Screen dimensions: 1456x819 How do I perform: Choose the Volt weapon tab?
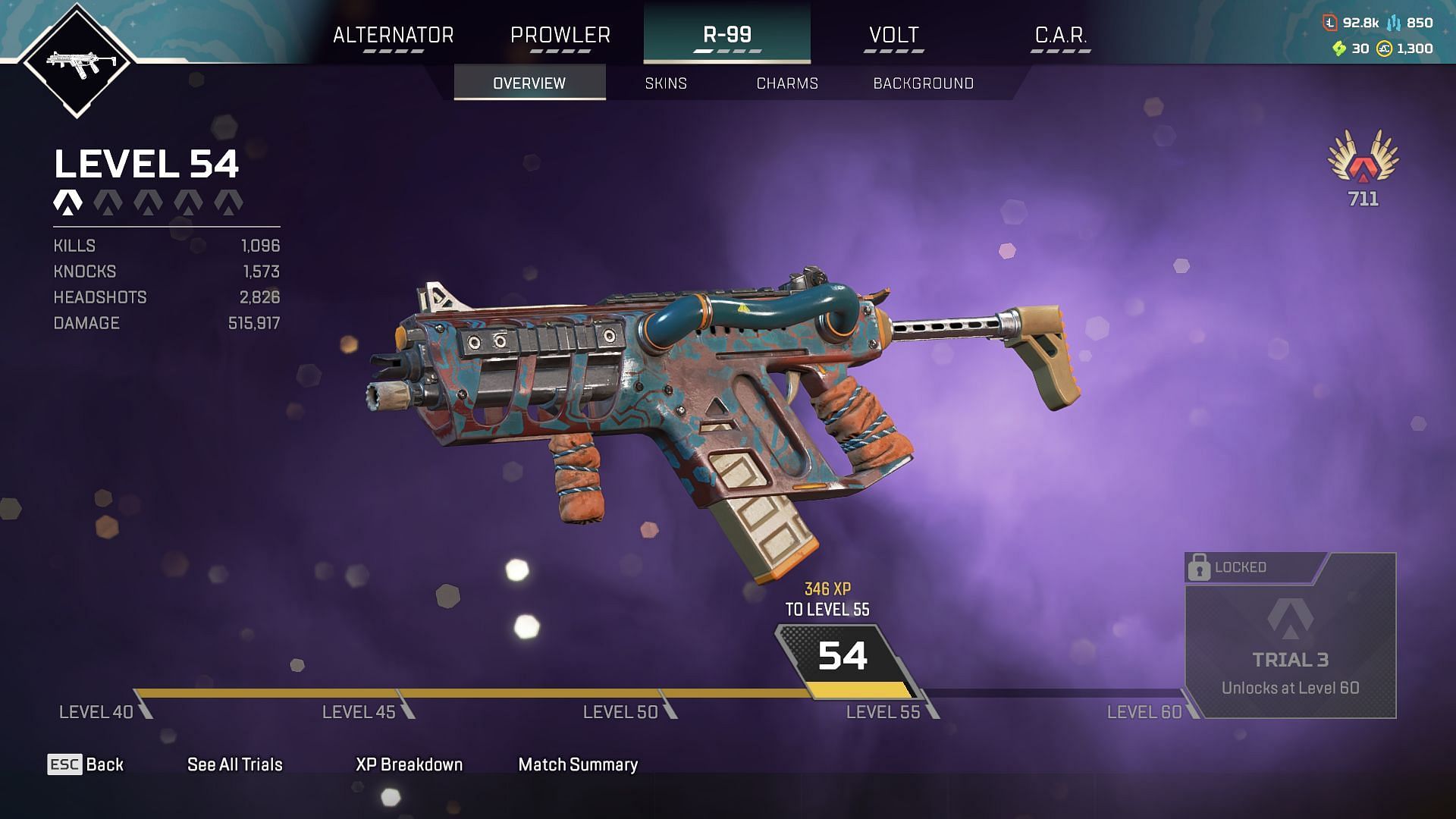(893, 36)
